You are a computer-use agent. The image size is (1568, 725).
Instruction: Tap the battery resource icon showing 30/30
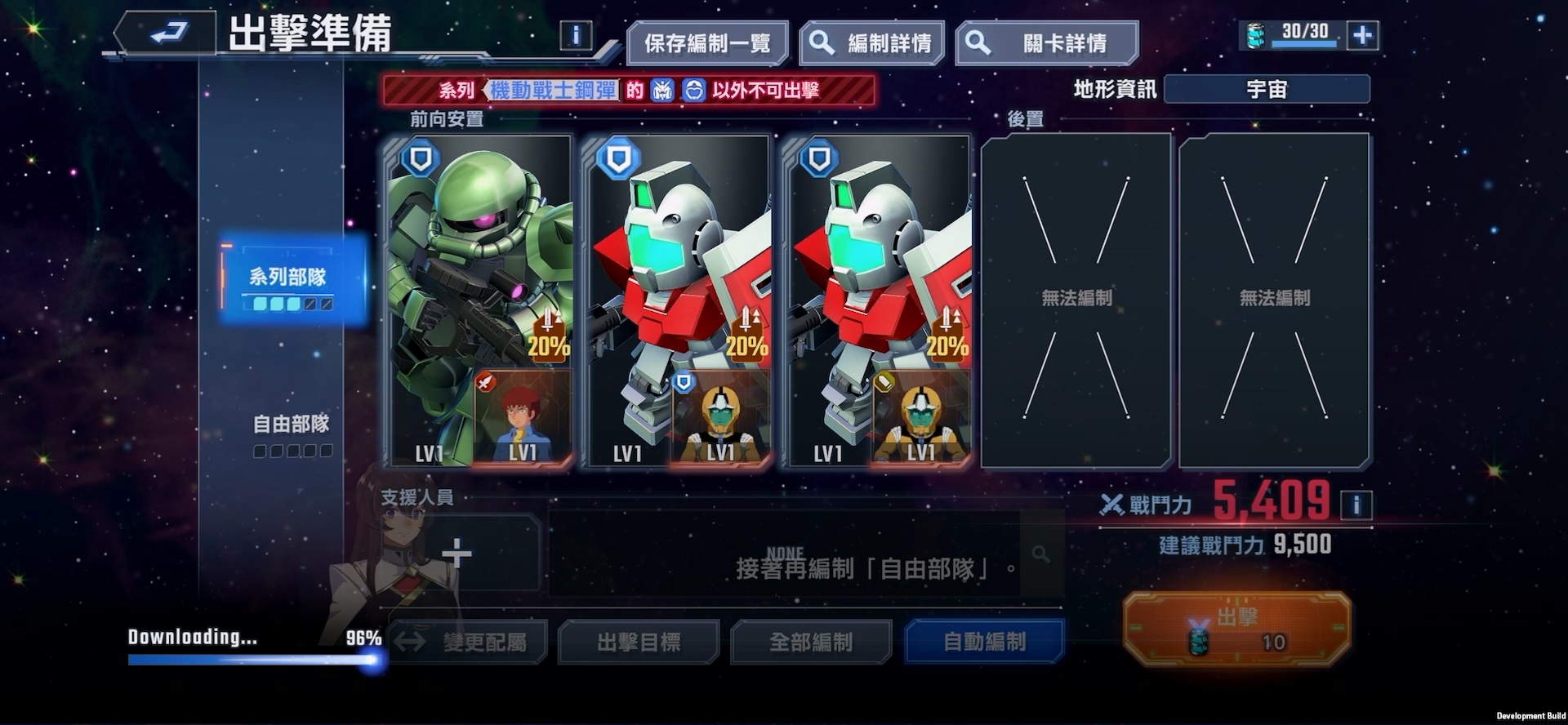tap(1255, 34)
